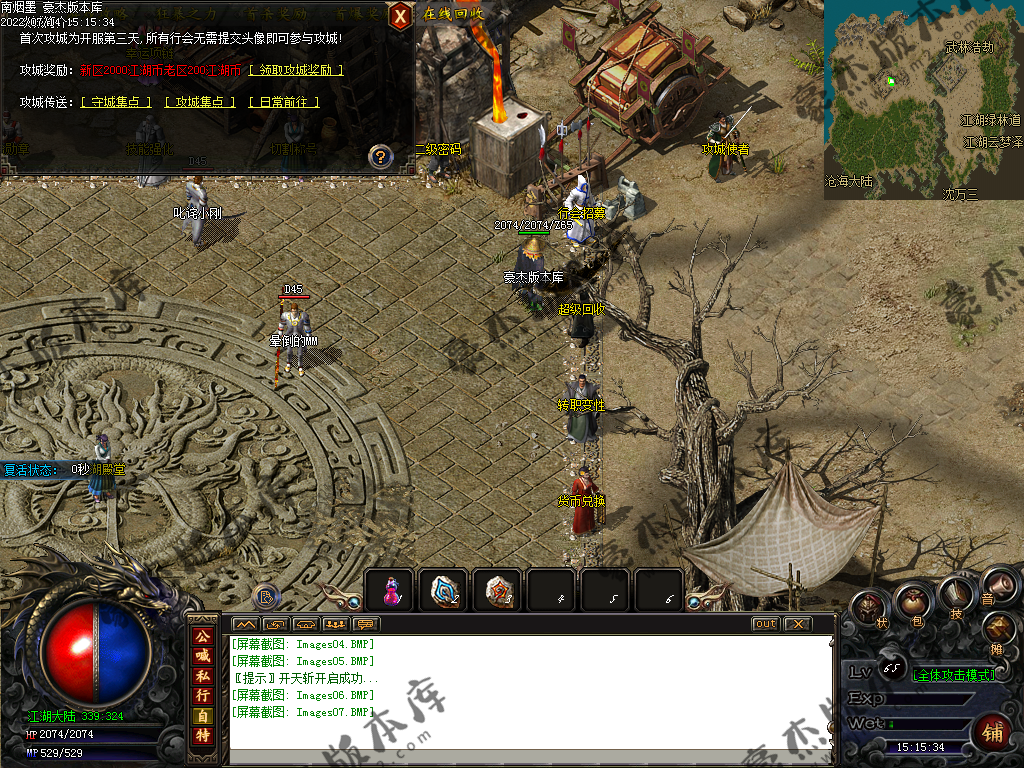Claim siege reward via 领取攻城奖励 link

(x=296, y=70)
